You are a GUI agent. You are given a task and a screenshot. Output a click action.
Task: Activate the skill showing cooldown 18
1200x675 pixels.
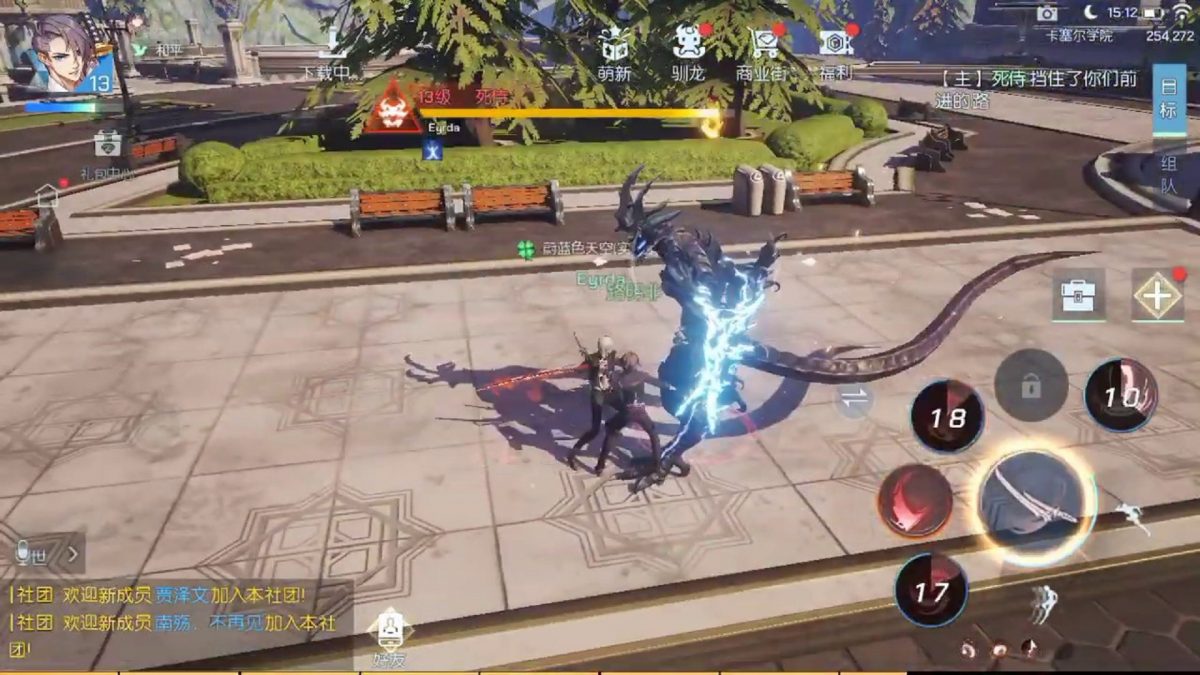pyautogui.click(x=947, y=417)
